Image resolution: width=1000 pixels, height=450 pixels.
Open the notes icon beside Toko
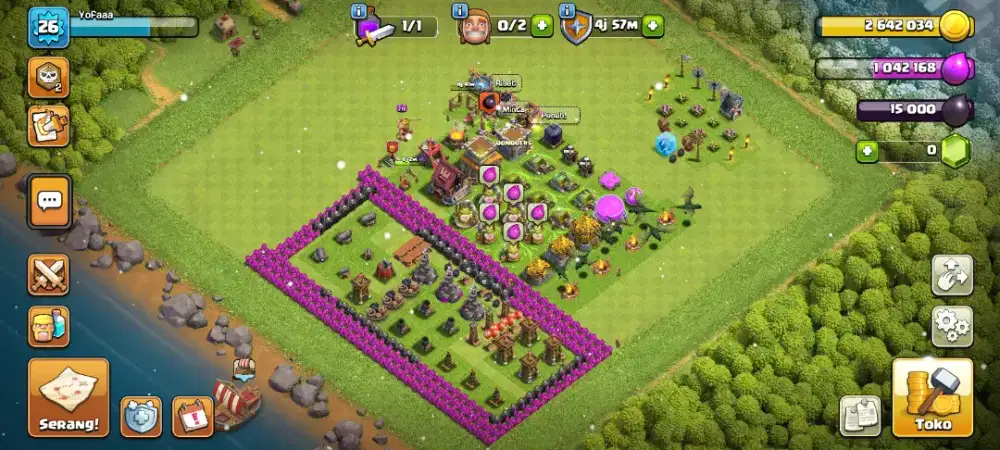coord(860,415)
